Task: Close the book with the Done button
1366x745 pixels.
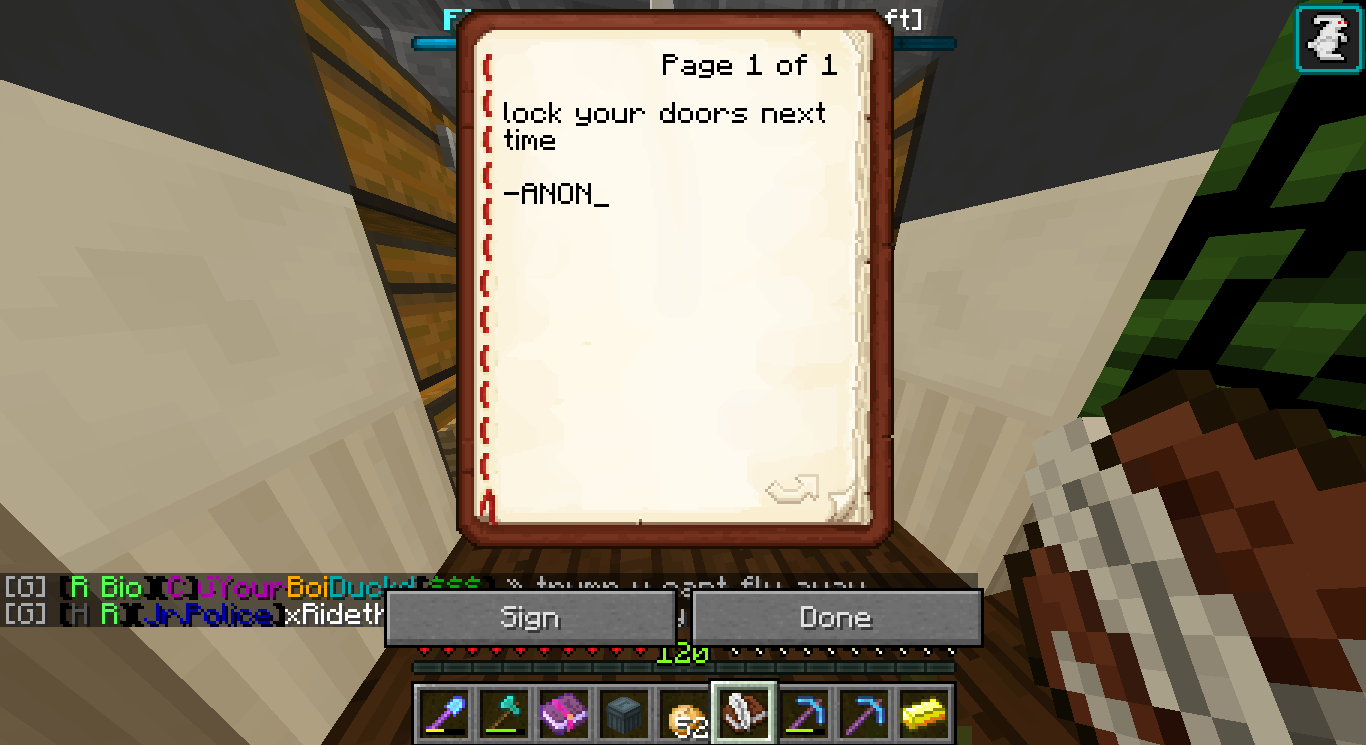Action: point(836,618)
